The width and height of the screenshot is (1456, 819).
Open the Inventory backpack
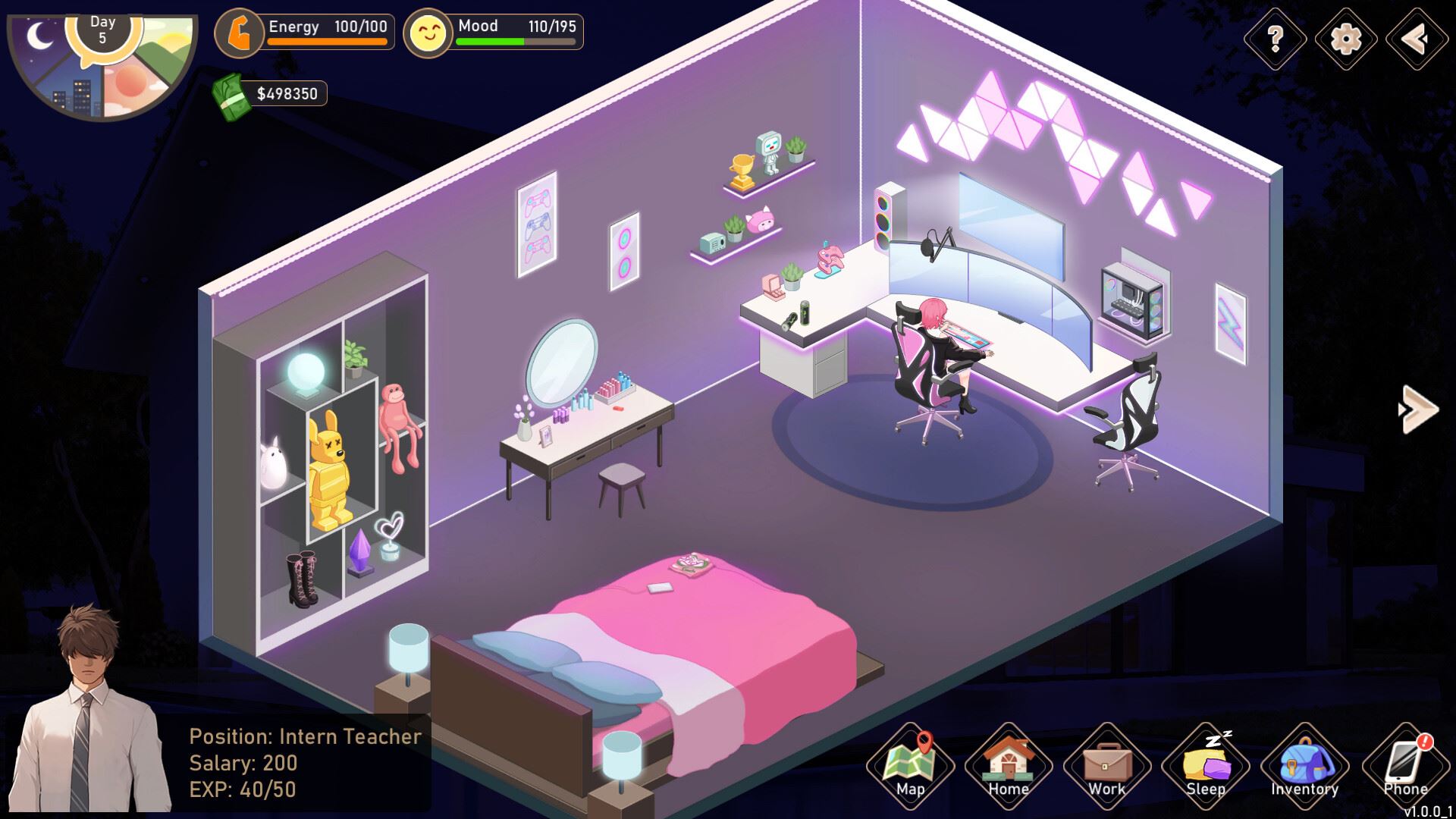1304,766
